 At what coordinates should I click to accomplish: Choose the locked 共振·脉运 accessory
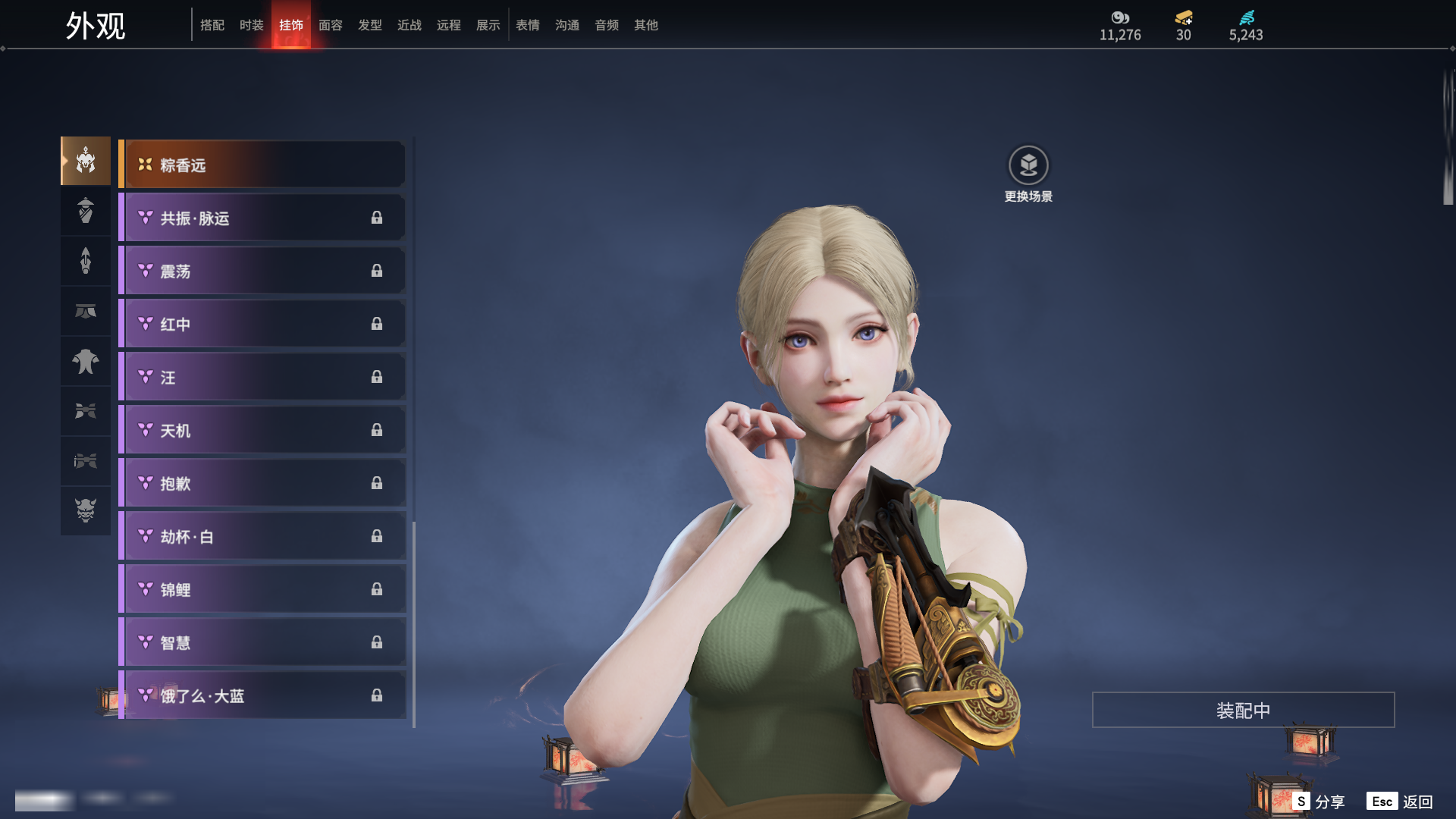(262, 218)
